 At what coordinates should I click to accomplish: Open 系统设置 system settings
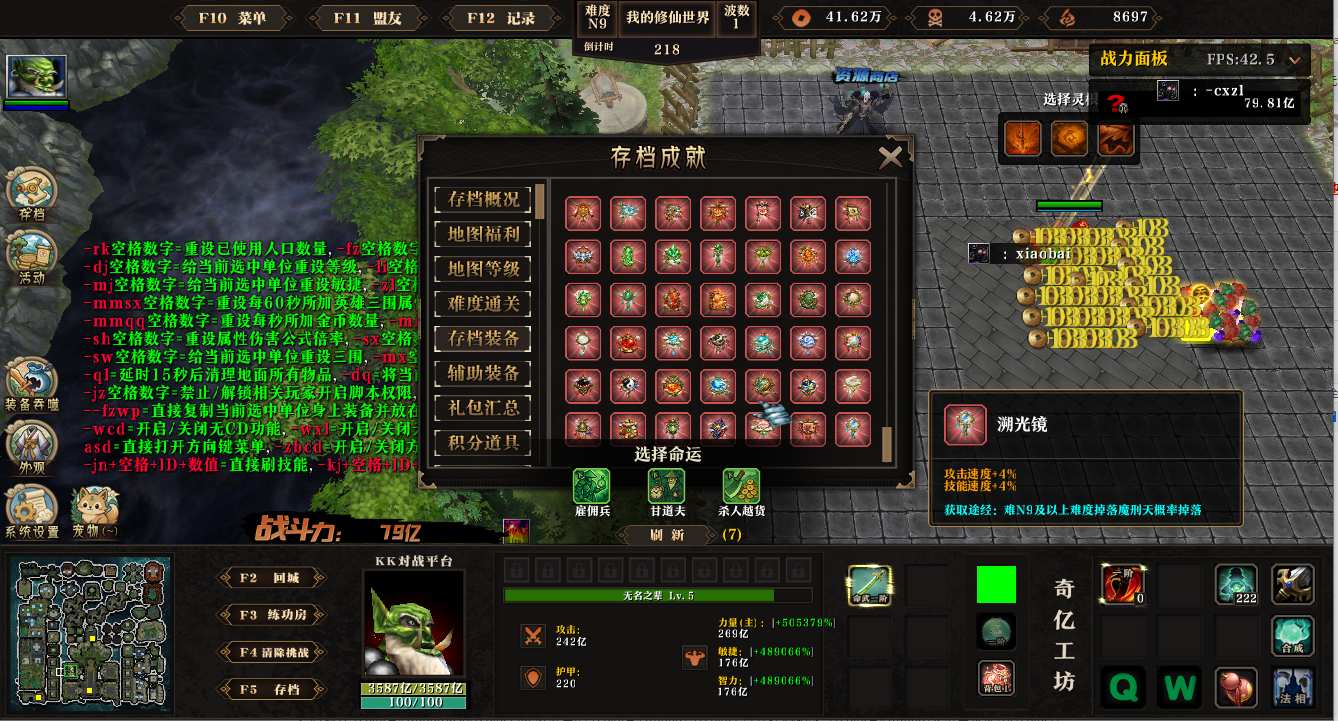pos(31,510)
